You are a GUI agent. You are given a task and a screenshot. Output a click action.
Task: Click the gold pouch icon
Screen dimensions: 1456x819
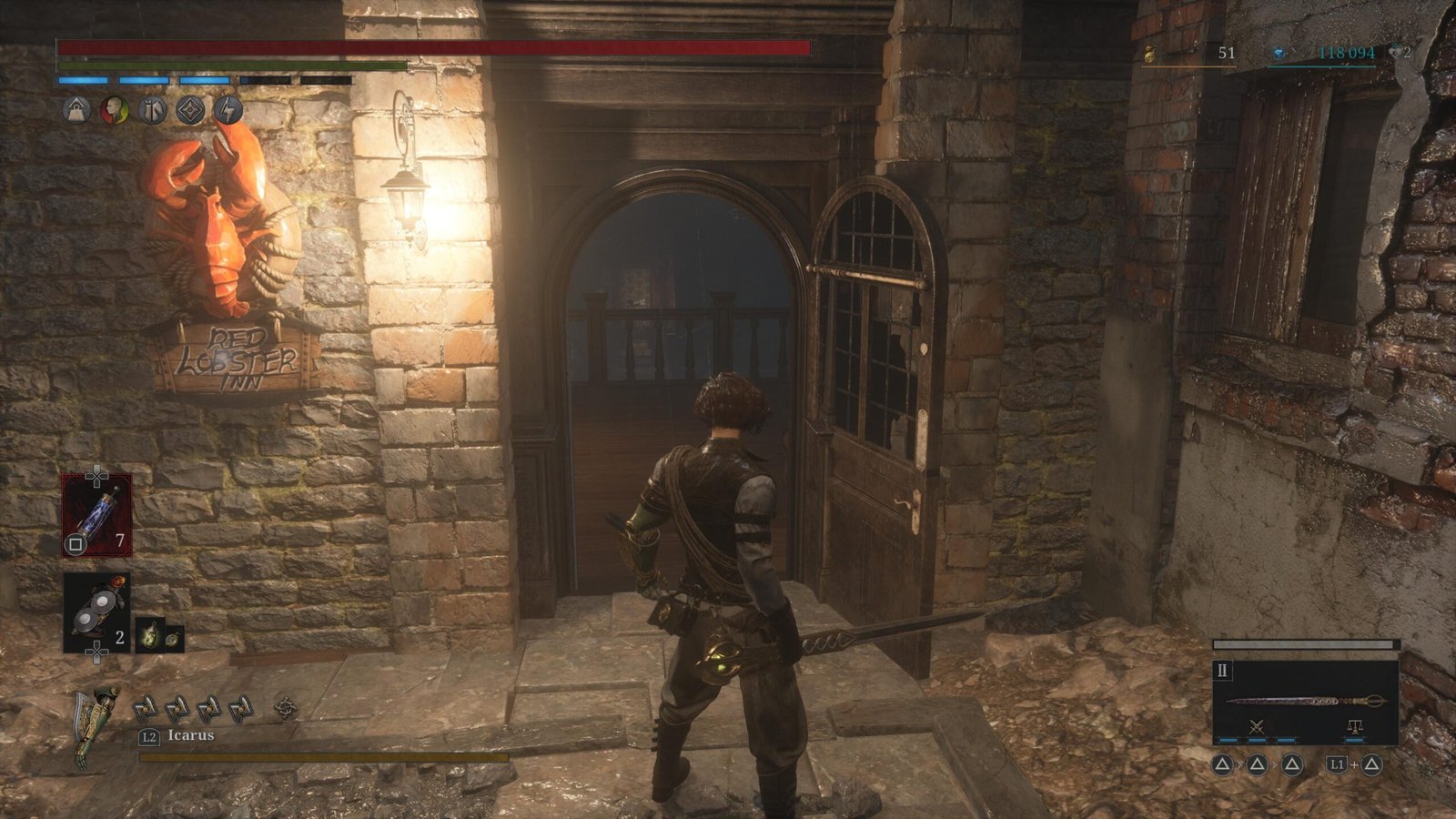pyautogui.click(x=1150, y=54)
